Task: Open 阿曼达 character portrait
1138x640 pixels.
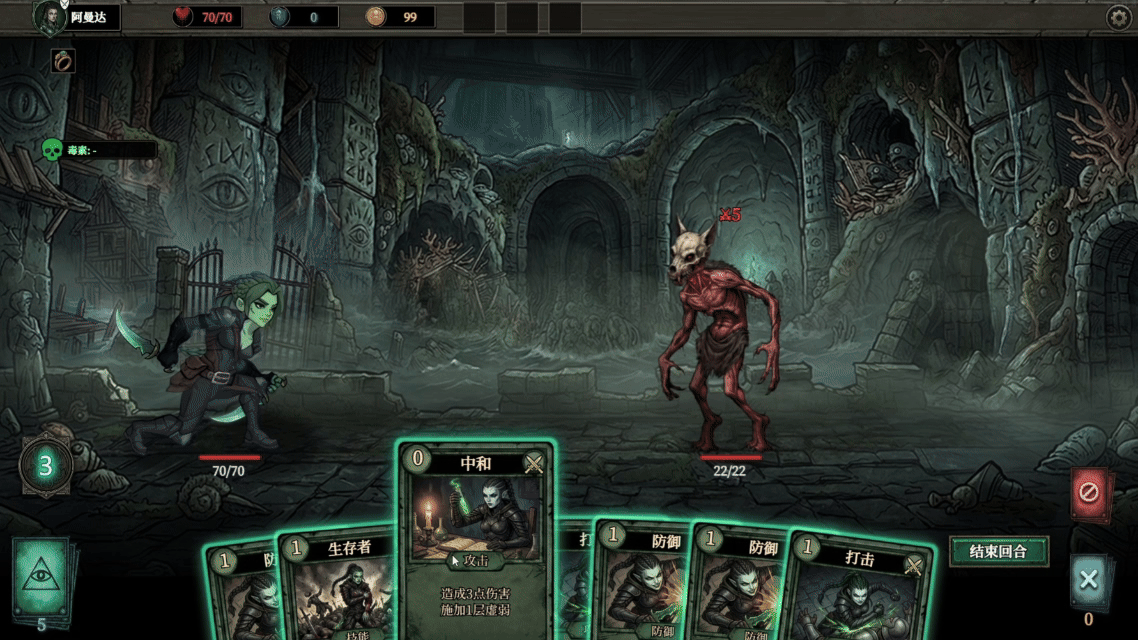Action: pos(49,17)
